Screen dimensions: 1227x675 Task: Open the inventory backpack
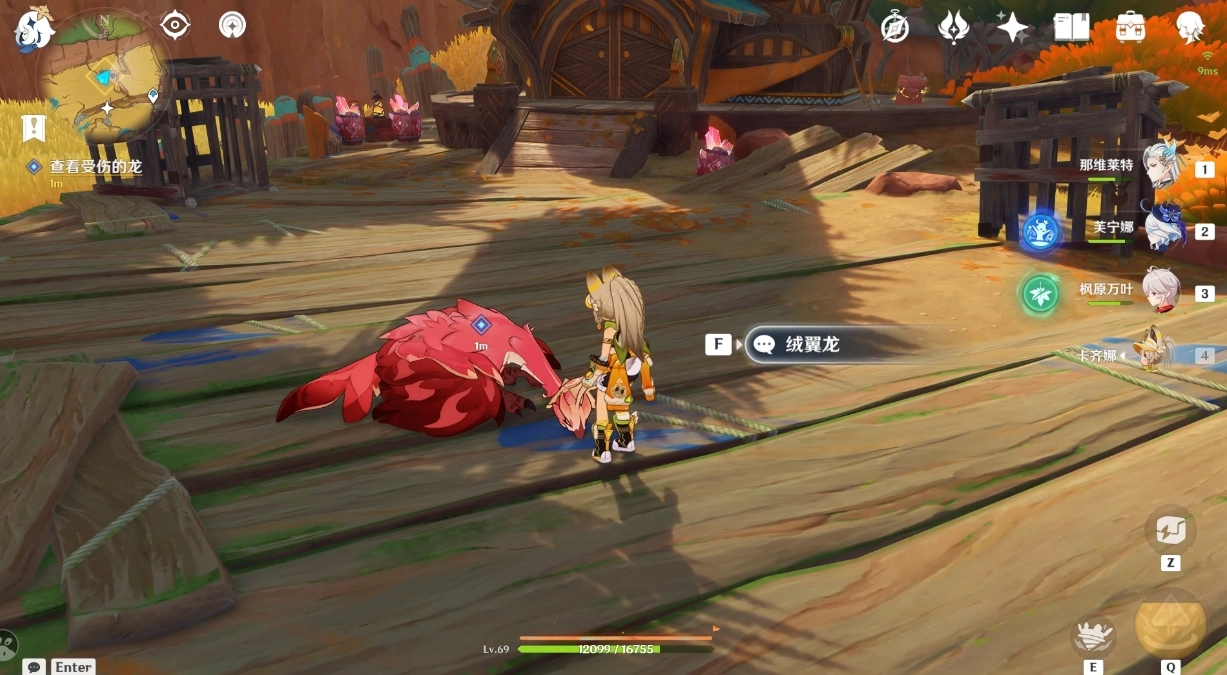pyautogui.click(x=1130, y=27)
